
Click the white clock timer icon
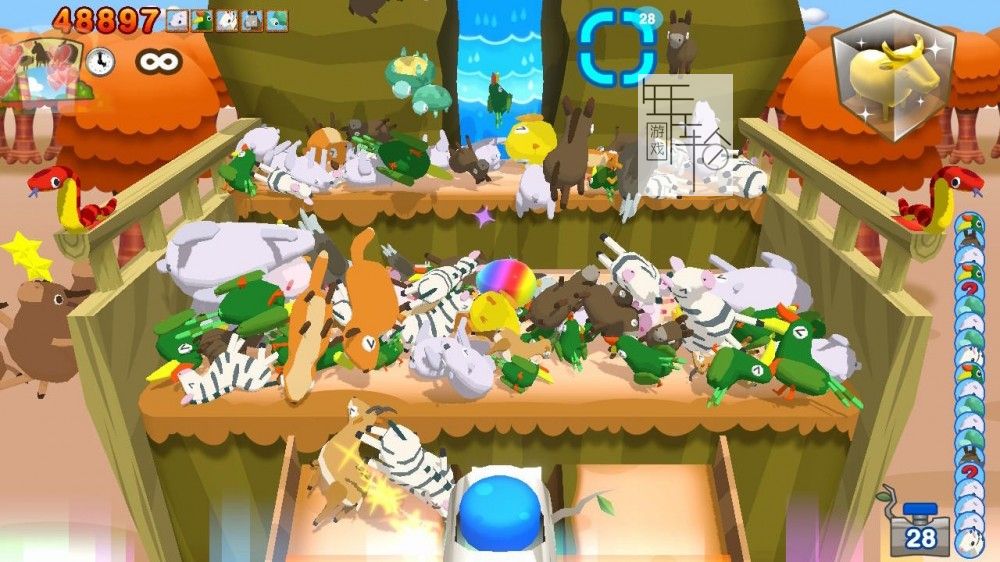[x=99, y=62]
